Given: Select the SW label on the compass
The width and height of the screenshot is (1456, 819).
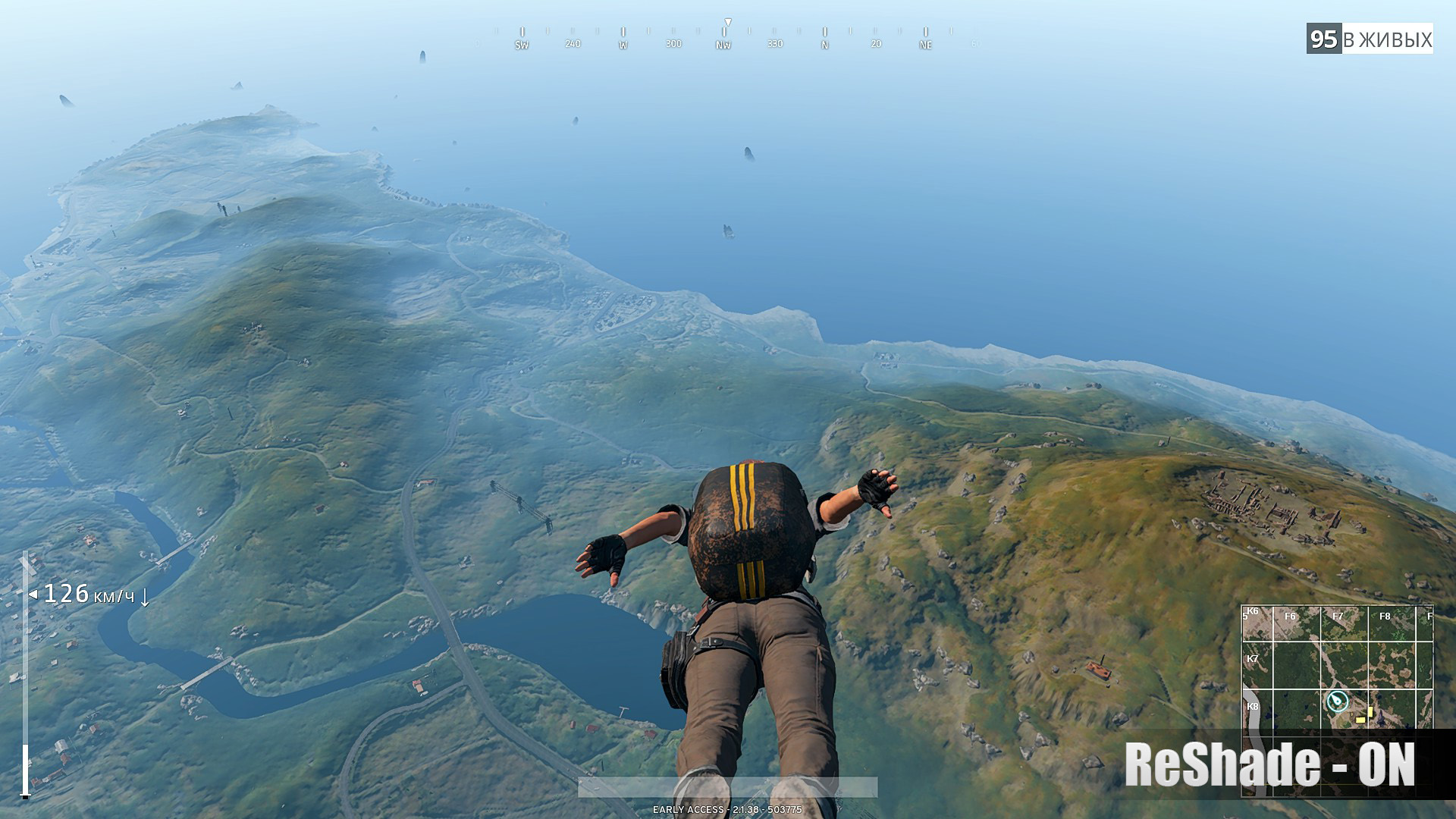Looking at the screenshot, I should [521, 45].
